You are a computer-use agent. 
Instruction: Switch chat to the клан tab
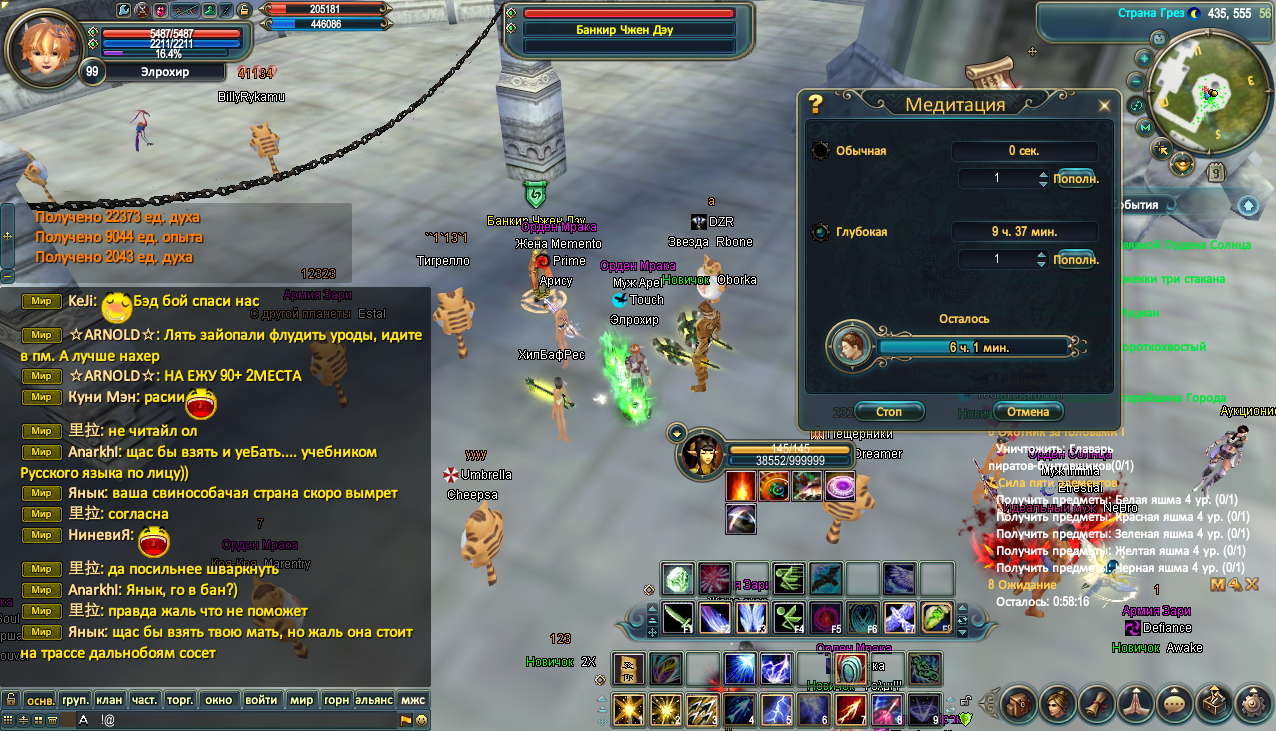[110, 700]
